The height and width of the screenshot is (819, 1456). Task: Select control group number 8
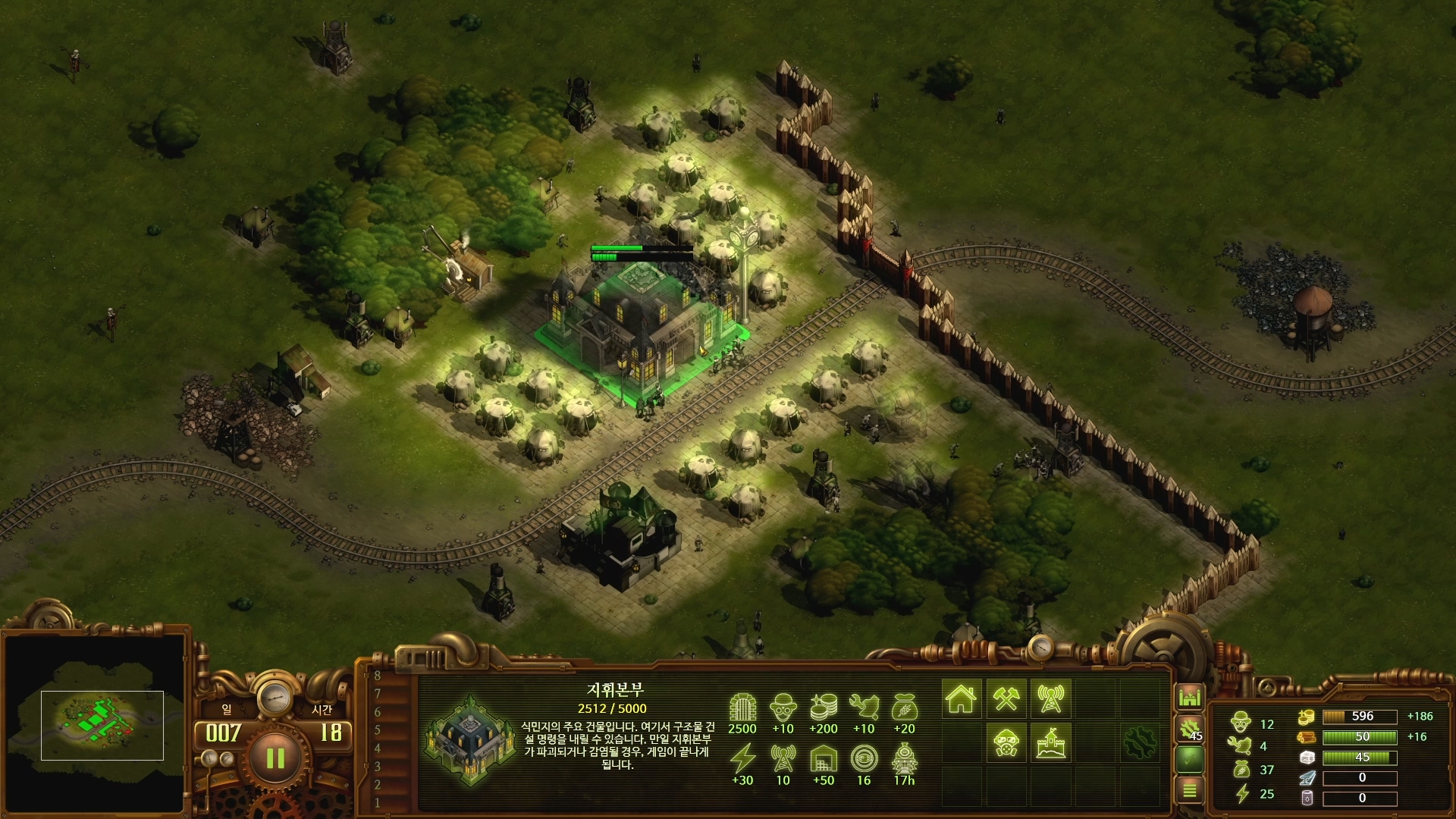click(x=378, y=676)
